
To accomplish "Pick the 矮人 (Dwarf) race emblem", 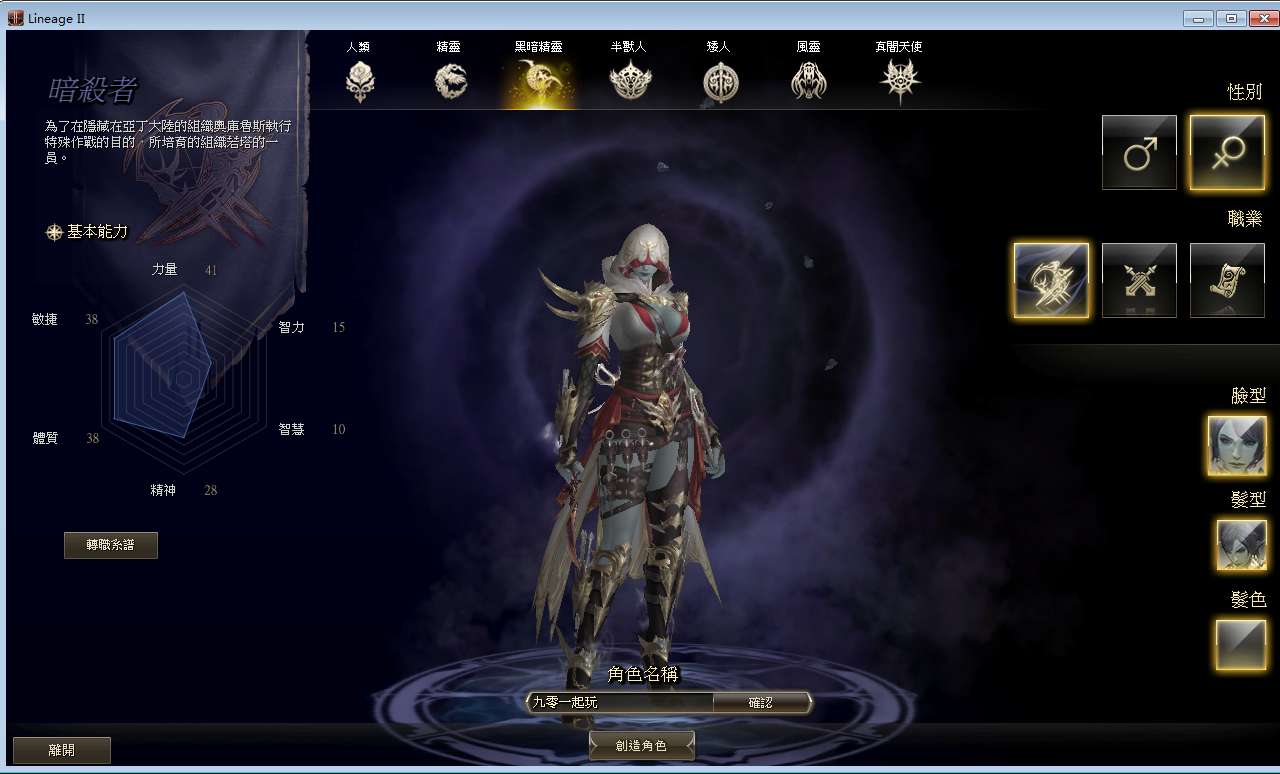I will point(719,81).
